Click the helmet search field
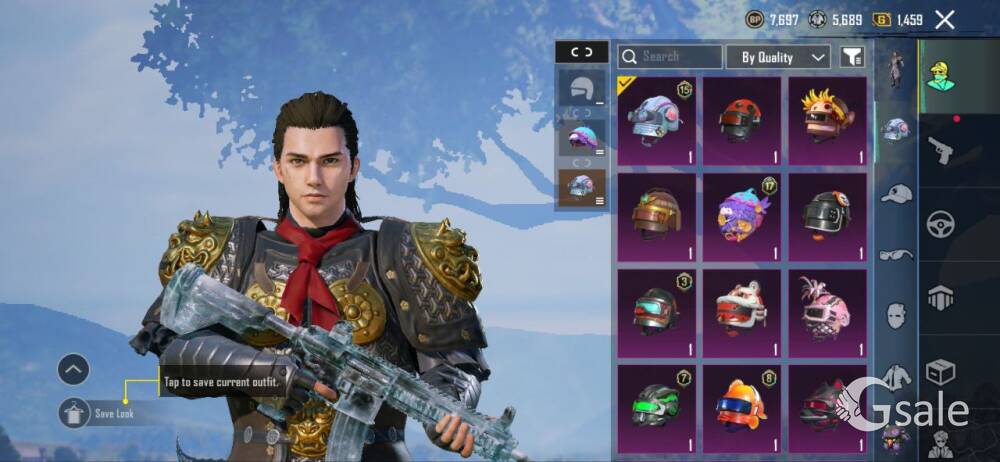This screenshot has width=1000, height=462. coord(670,57)
